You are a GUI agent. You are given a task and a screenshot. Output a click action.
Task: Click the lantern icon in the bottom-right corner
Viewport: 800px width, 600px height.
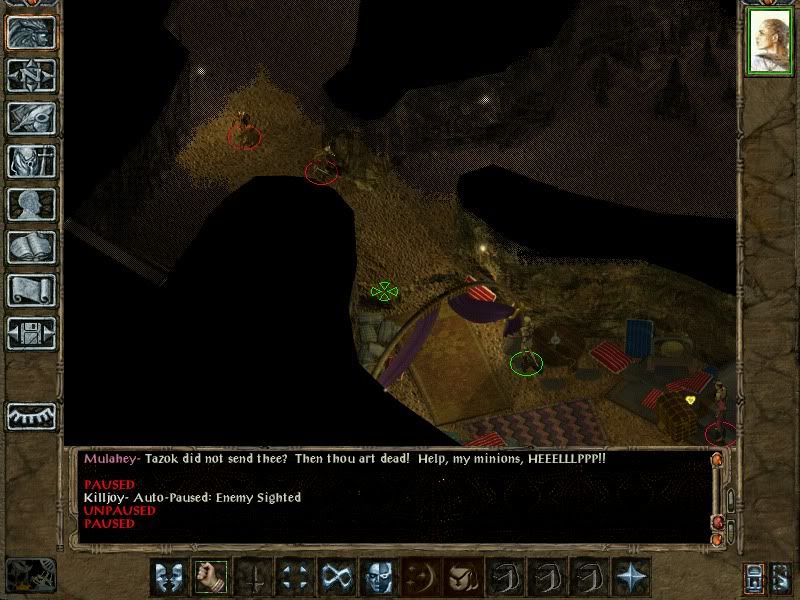[x=756, y=579]
